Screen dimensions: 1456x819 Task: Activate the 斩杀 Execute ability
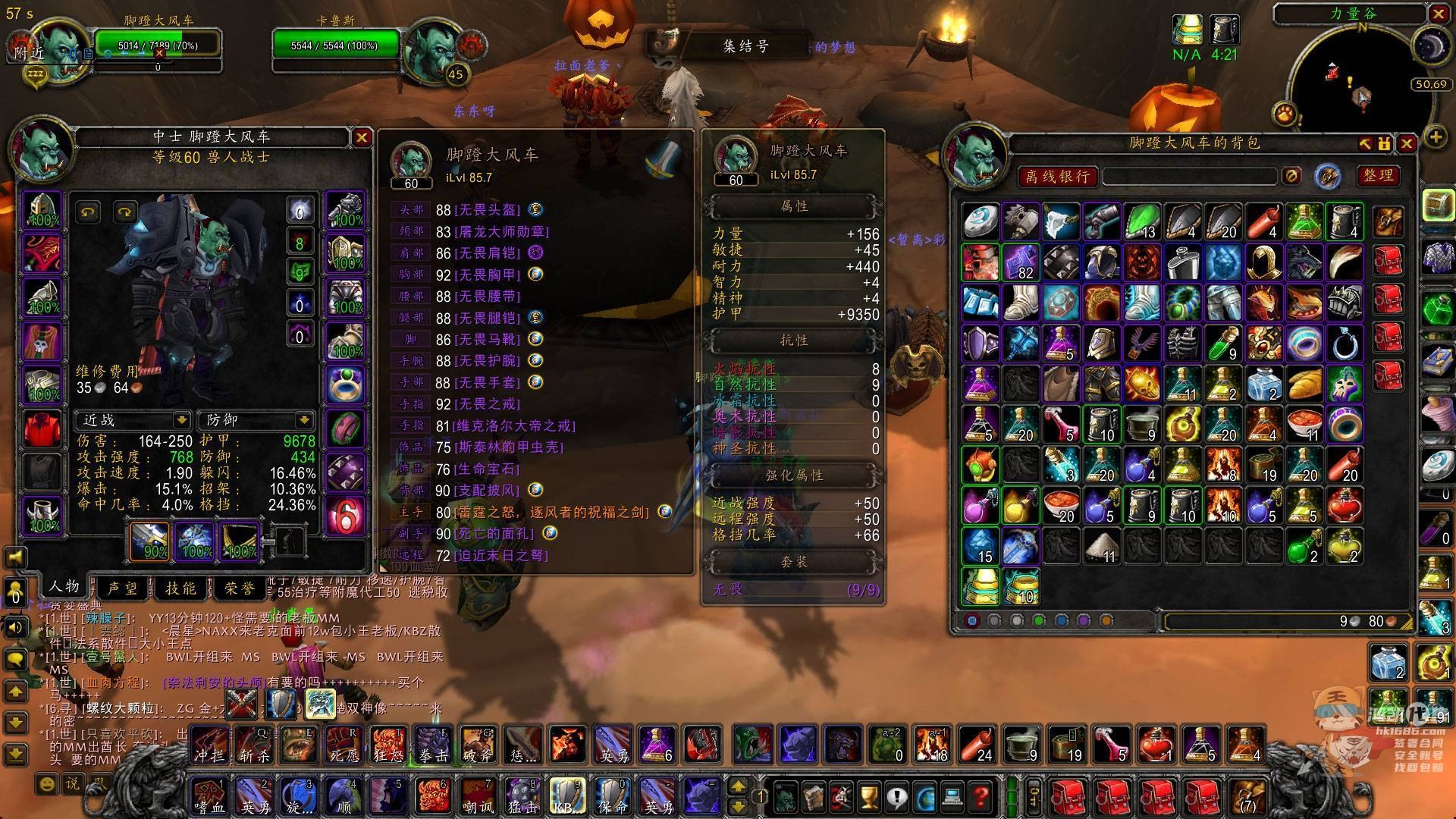point(253,745)
